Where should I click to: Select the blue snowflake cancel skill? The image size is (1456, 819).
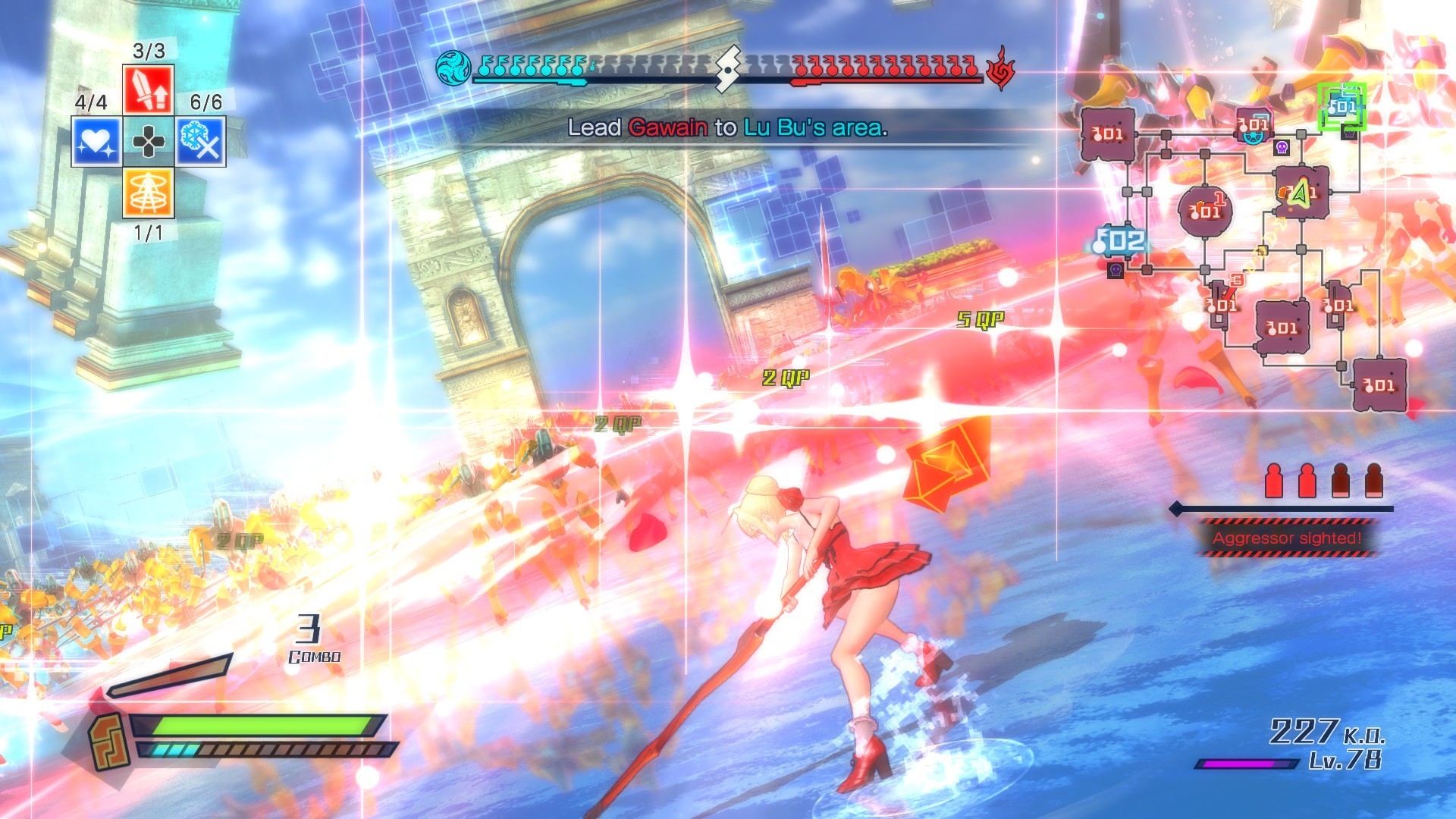point(201,141)
